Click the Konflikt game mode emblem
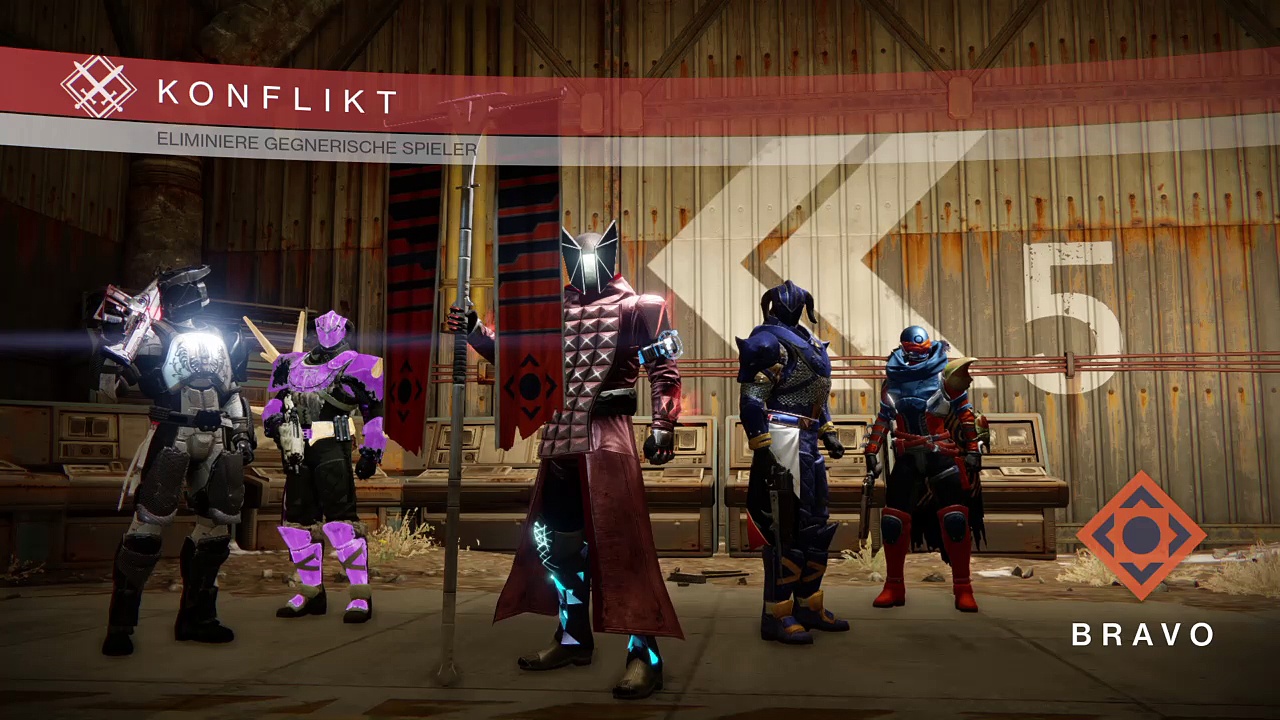The height and width of the screenshot is (720, 1280). (x=98, y=87)
